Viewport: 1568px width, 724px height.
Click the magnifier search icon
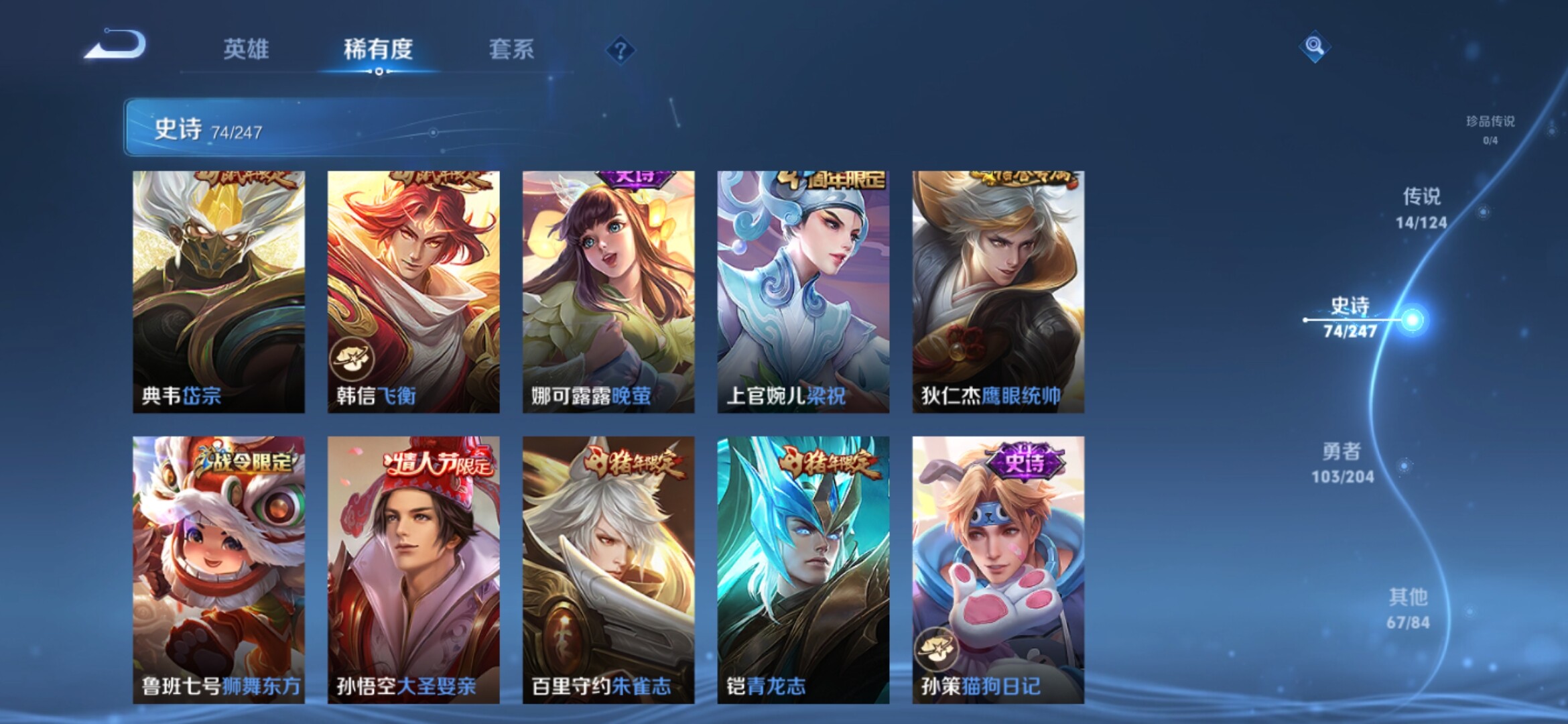click(1314, 46)
